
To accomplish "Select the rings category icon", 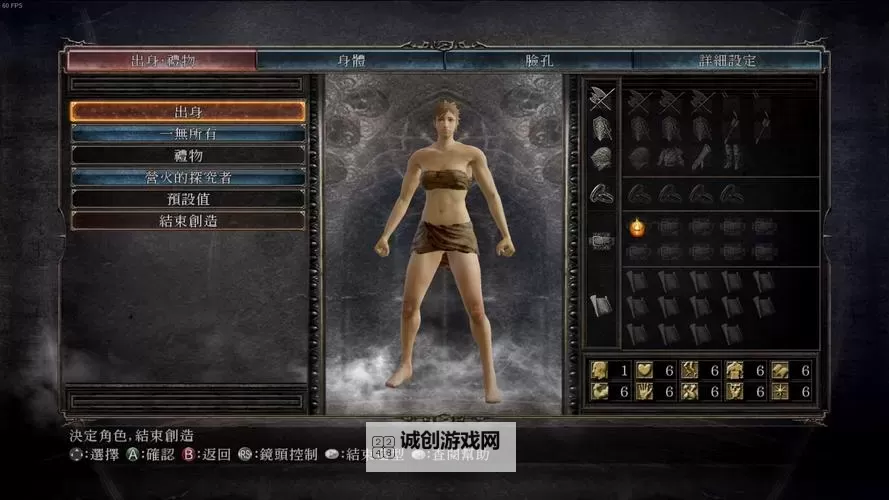I will [x=601, y=193].
